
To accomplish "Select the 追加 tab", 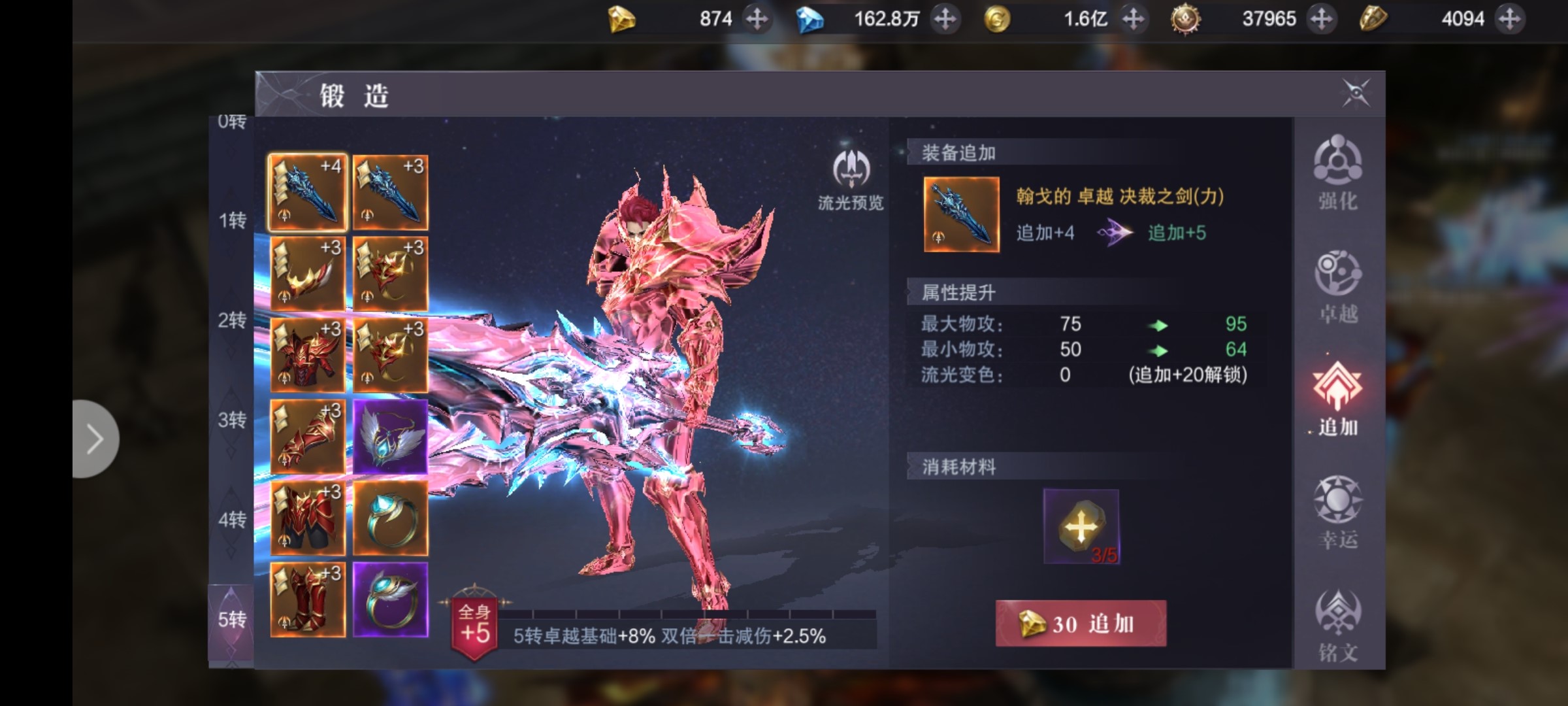I will (x=1337, y=399).
